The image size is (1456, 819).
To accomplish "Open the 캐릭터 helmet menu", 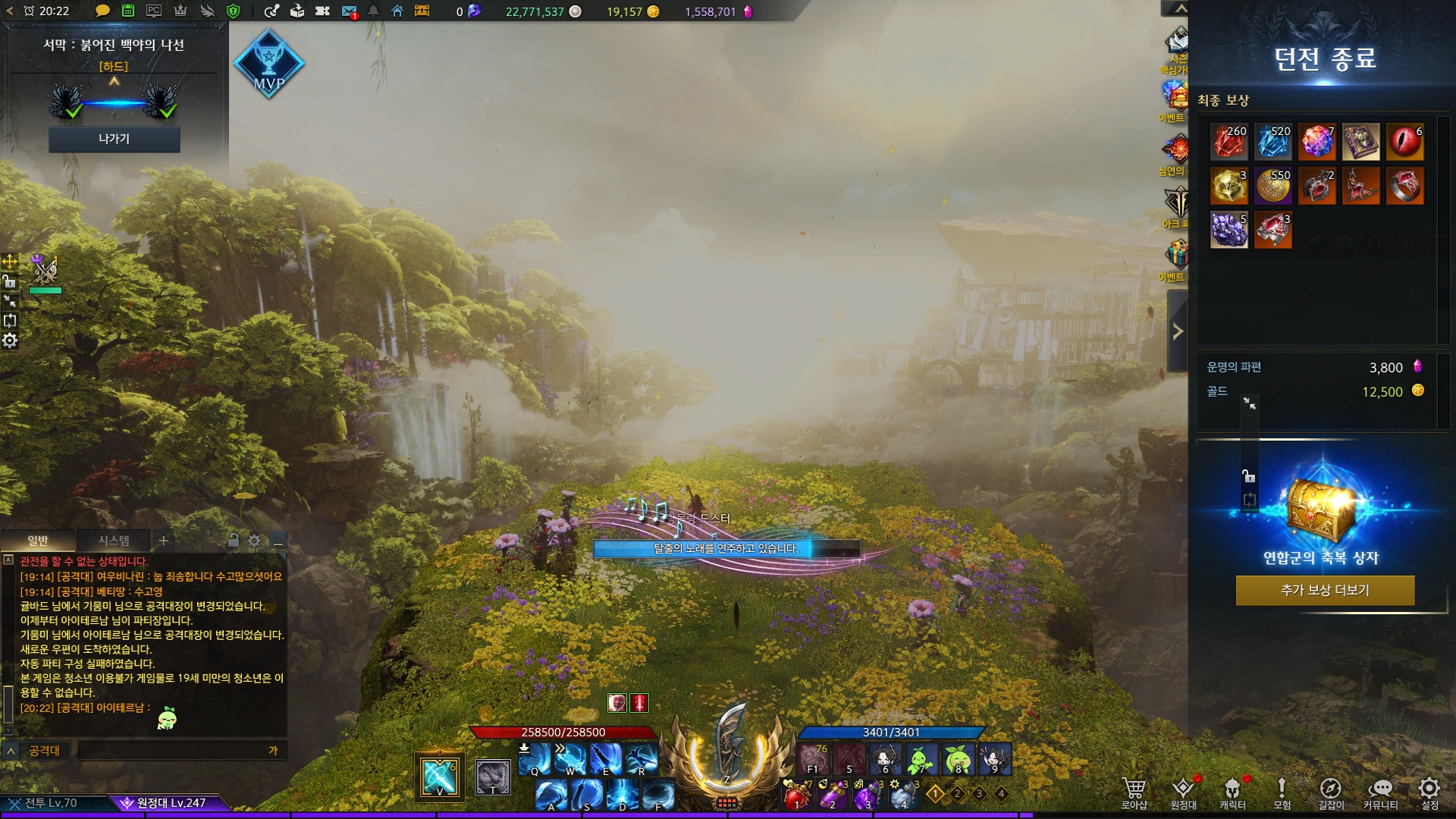I will tap(1232, 791).
